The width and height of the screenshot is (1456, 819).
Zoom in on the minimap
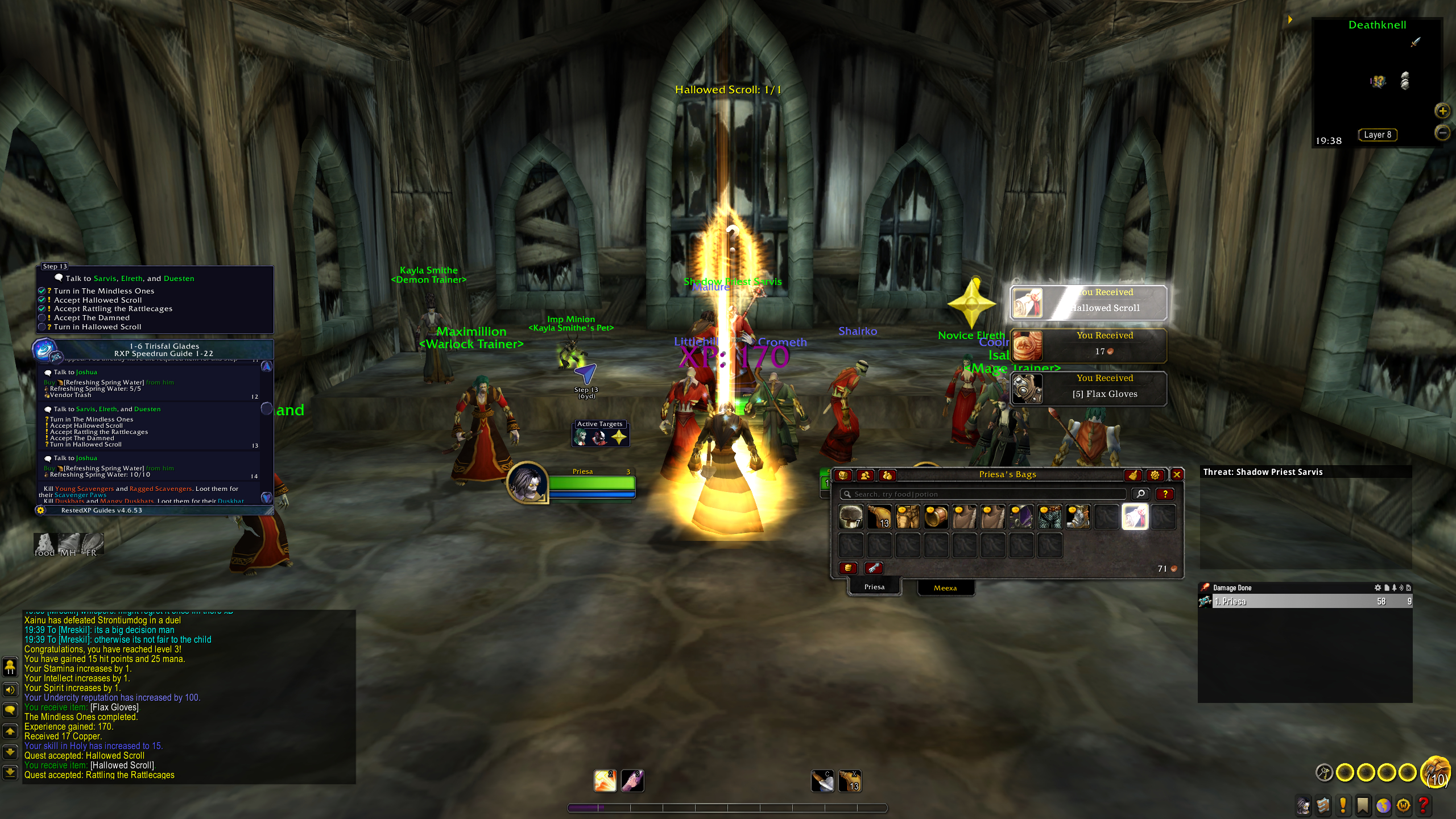pyautogui.click(x=1442, y=111)
